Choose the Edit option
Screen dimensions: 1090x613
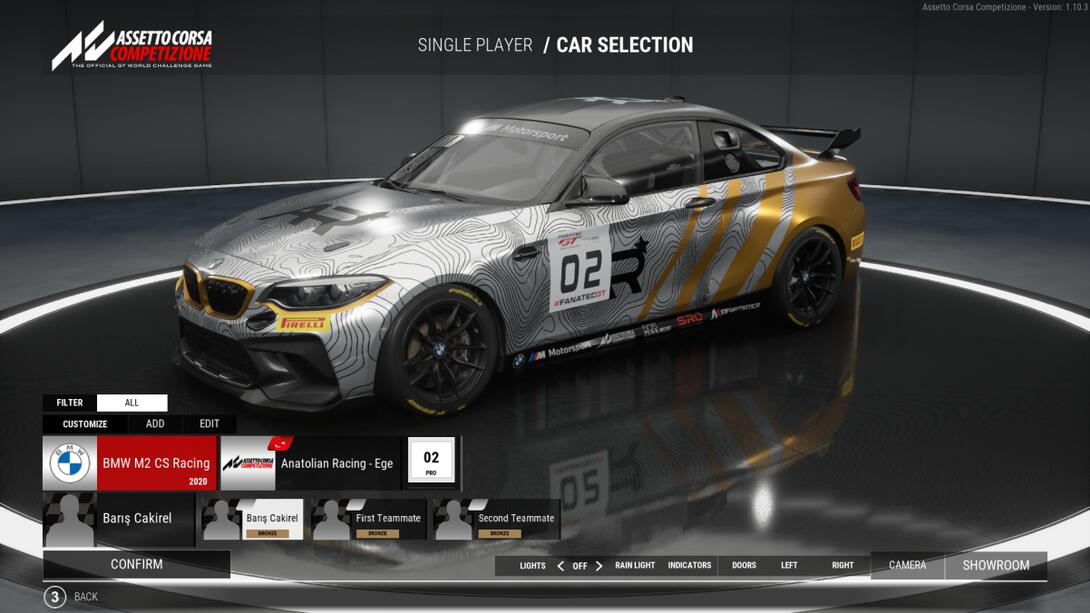pos(209,424)
